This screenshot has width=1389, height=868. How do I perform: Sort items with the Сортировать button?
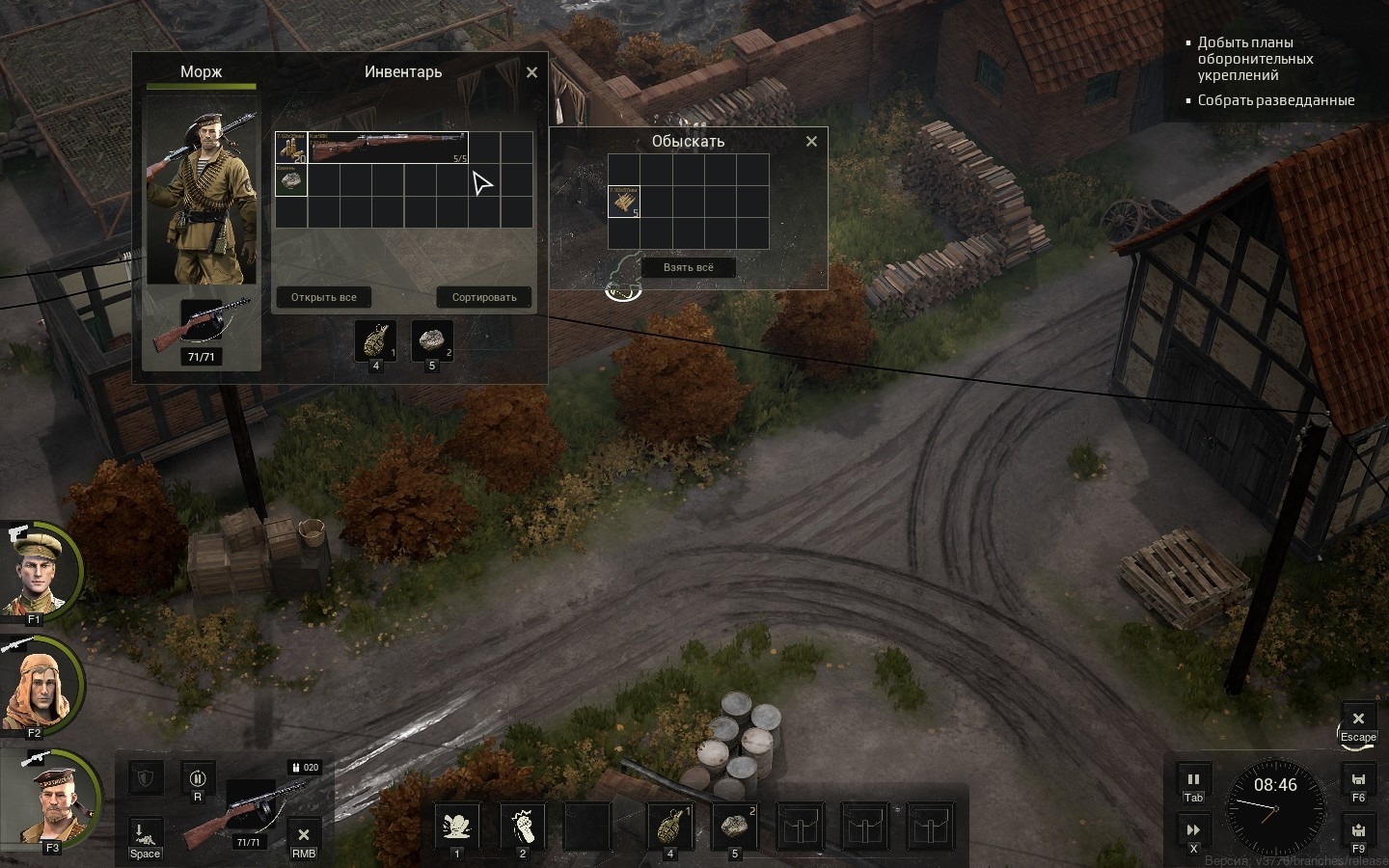(x=484, y=297)
